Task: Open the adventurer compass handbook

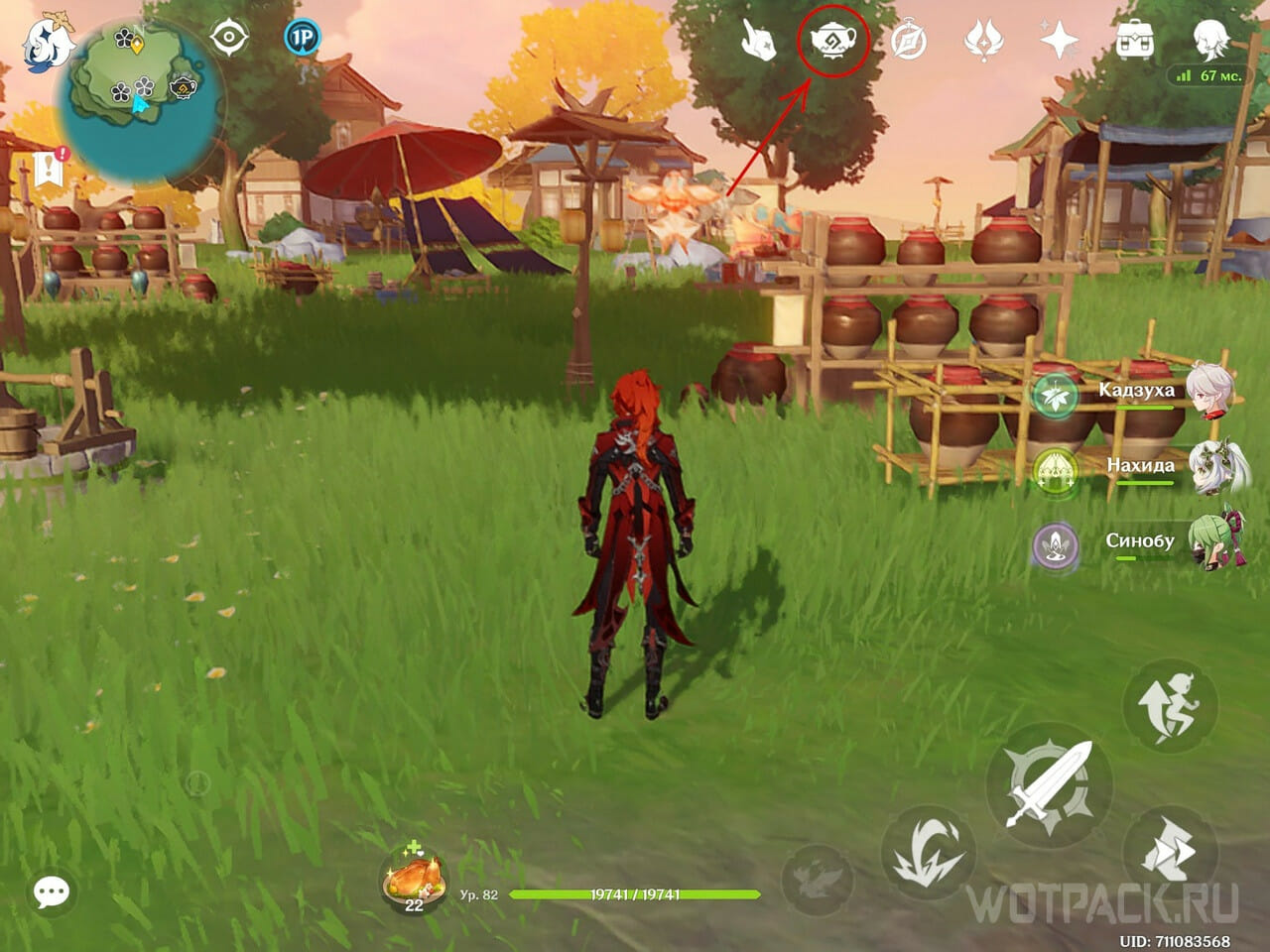Action: coord(909,42)
